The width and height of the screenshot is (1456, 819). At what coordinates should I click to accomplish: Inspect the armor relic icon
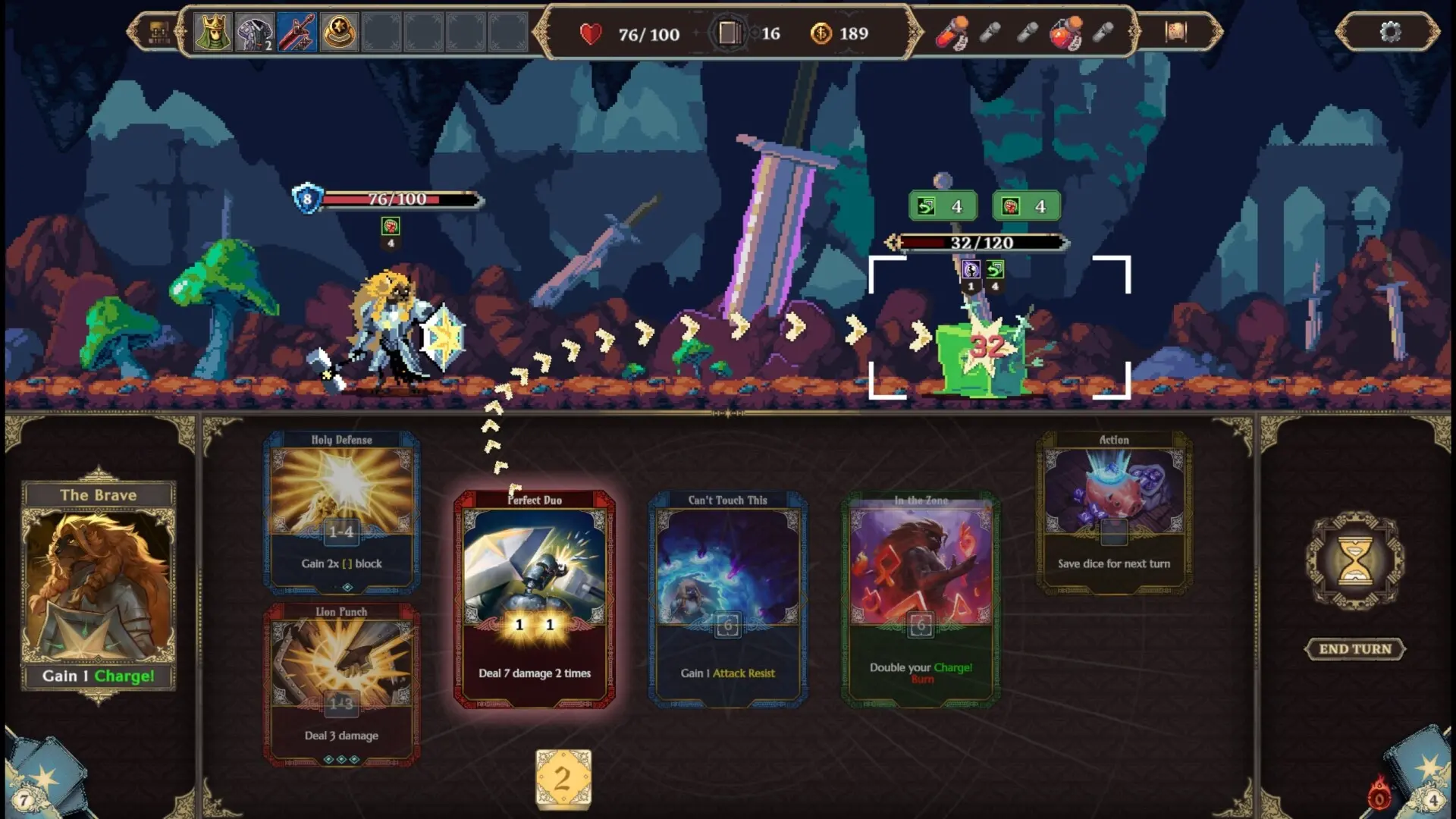click(x=254, y=33)
